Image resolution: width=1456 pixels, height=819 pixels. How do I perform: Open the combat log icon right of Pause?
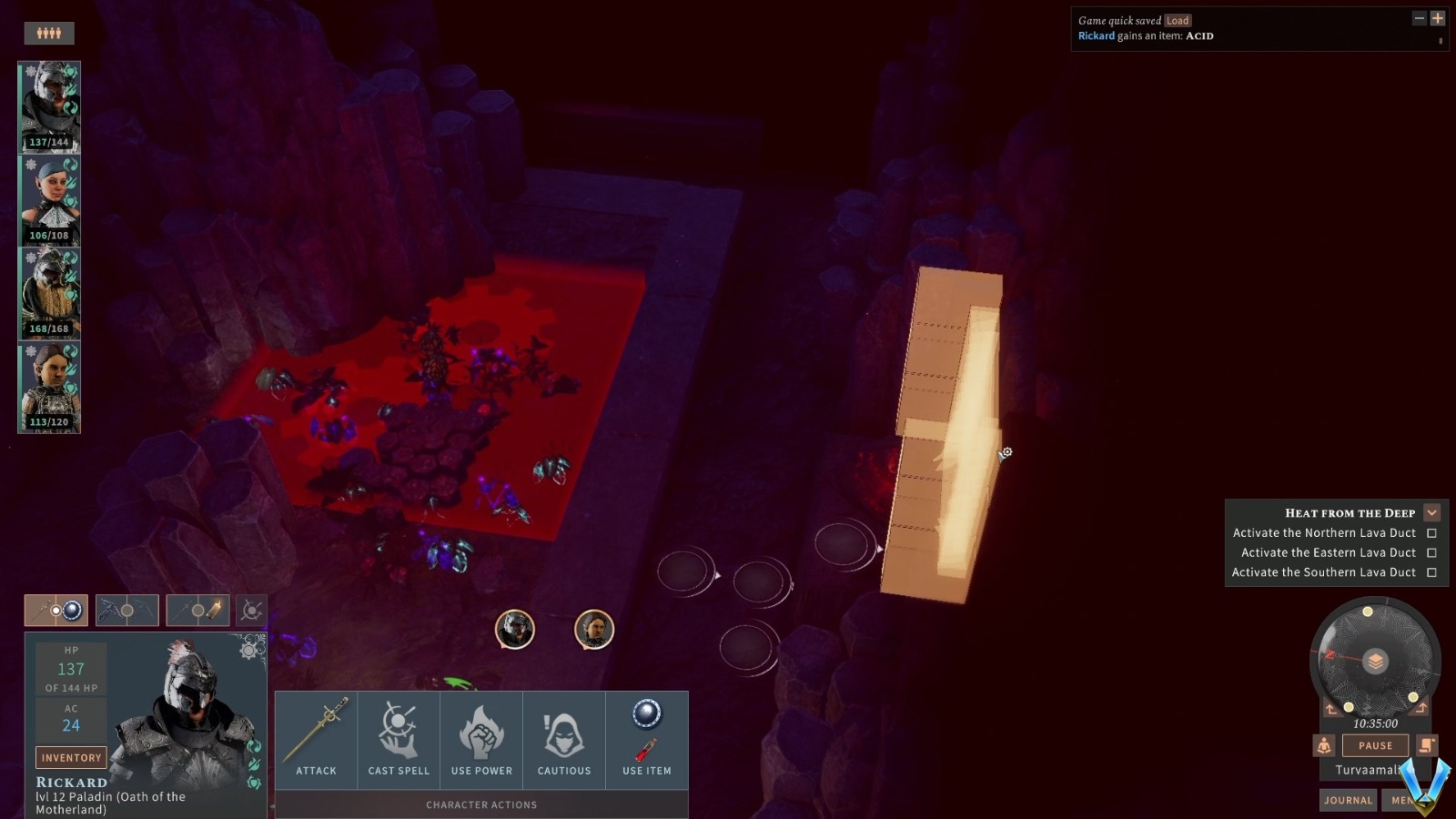[x=1425, y=745]
